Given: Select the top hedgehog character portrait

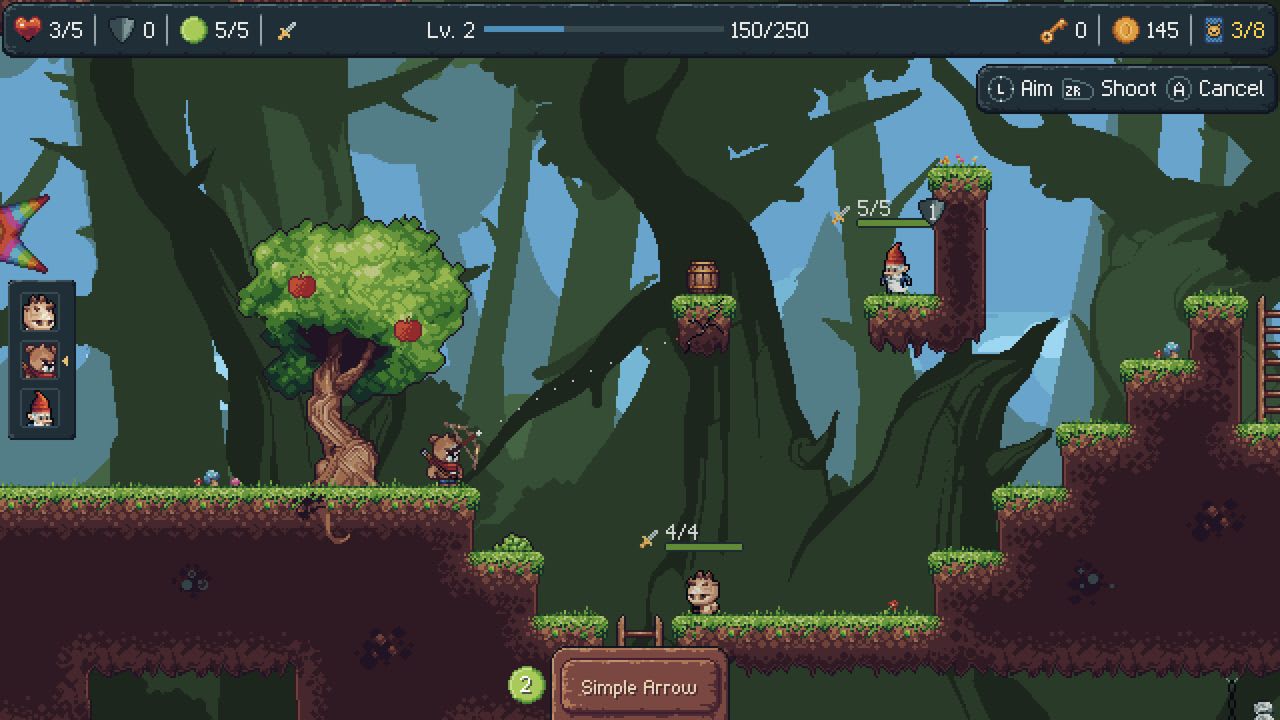Looking at the screenshot, I should 42,313.
